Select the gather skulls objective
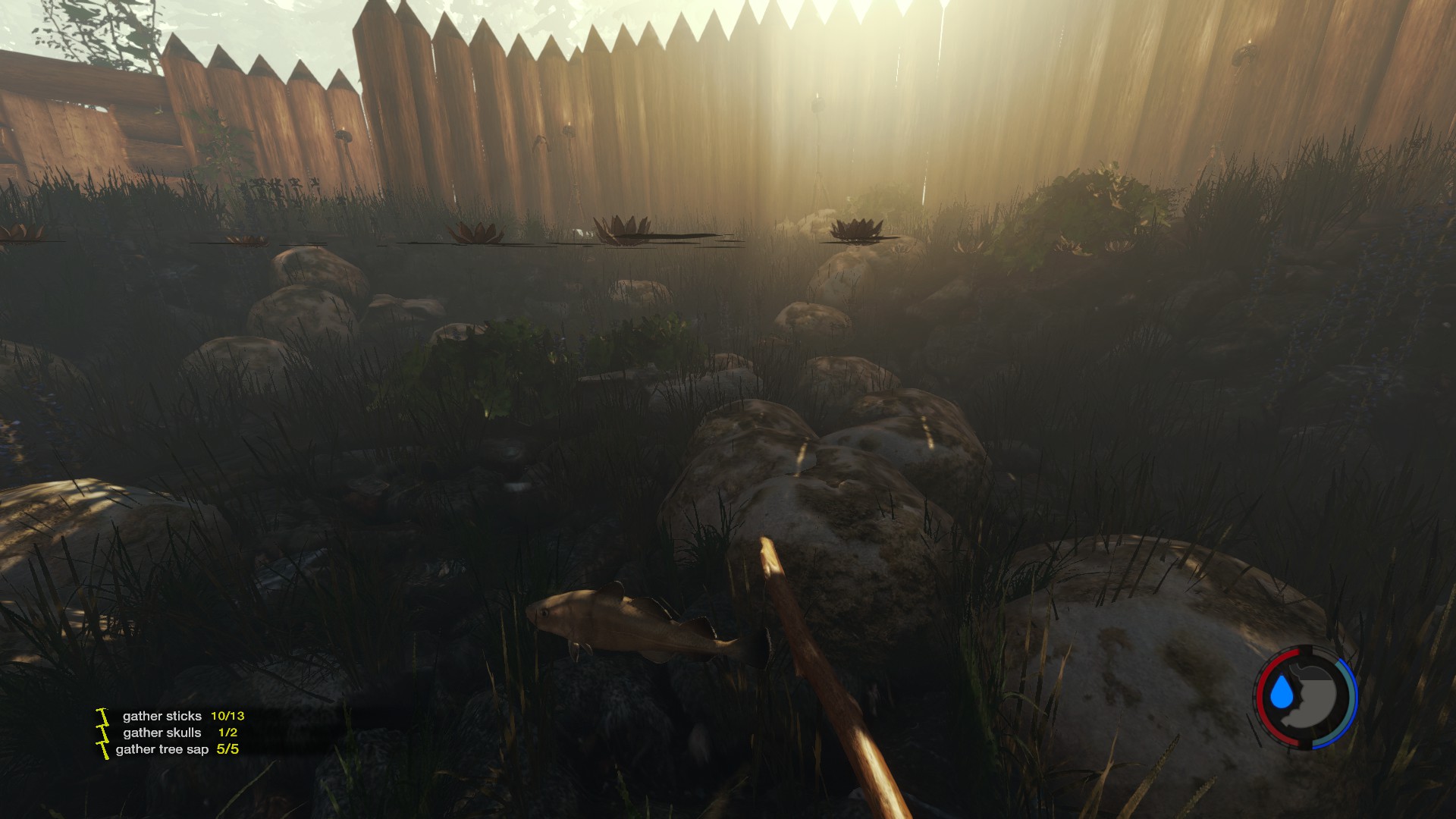The width and height of the screenshot is (1456, 819). (x=162, y=733)
